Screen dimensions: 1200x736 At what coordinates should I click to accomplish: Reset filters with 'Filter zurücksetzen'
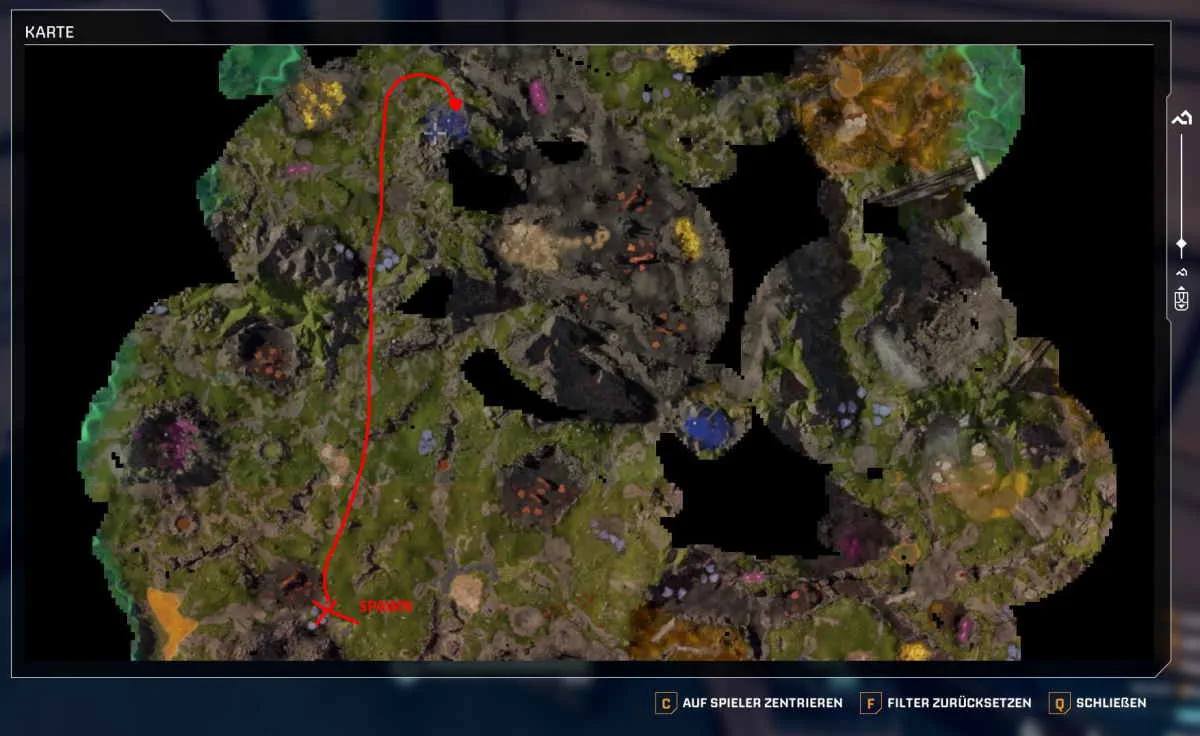946,703
